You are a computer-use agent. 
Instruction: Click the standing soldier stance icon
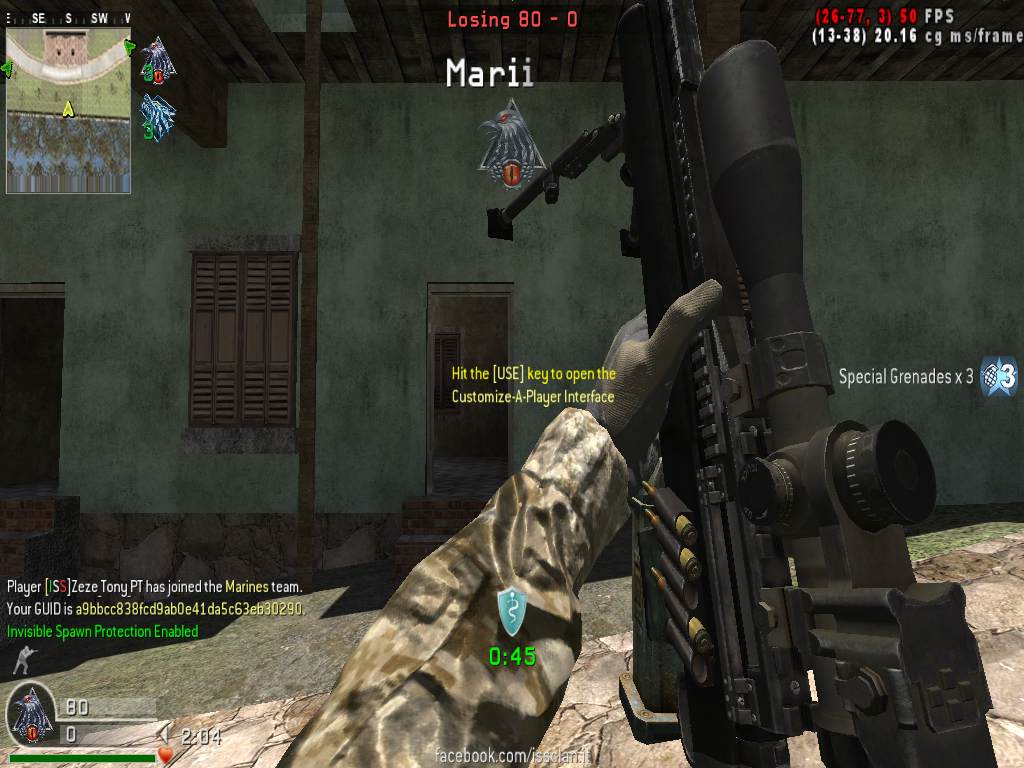pos(19,661)
